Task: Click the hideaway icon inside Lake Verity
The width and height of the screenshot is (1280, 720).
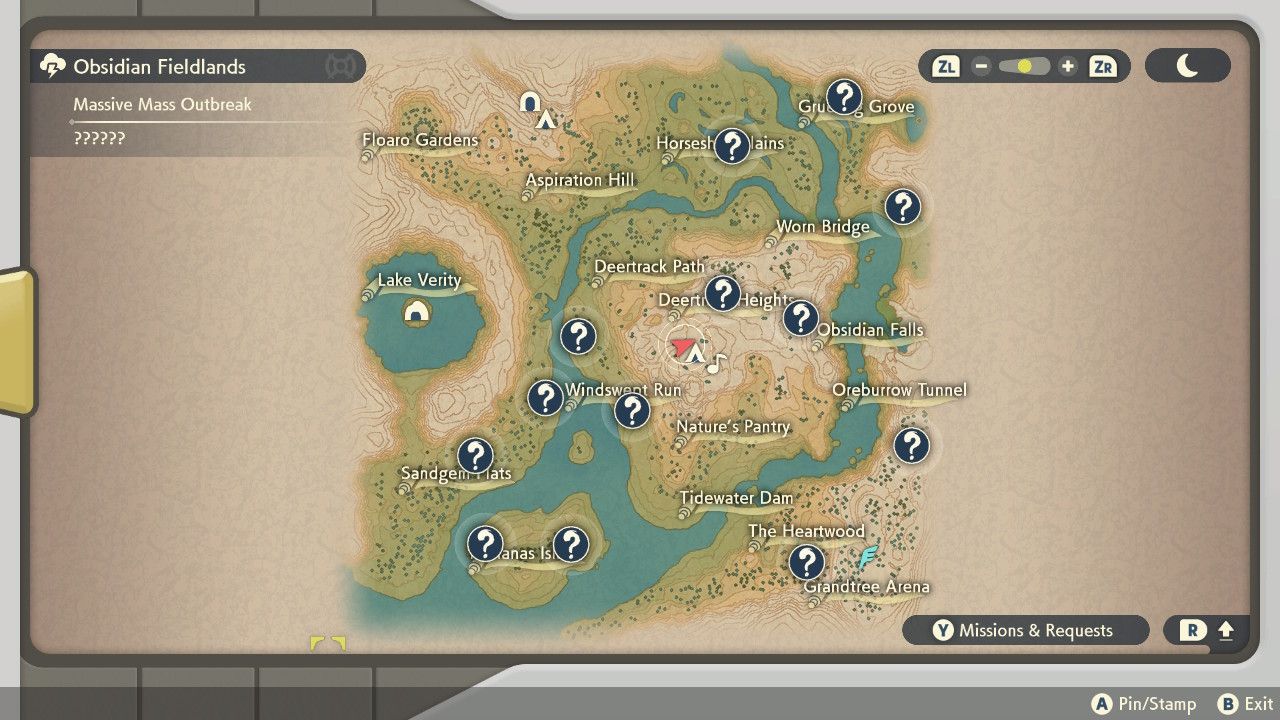Action: 417,310
